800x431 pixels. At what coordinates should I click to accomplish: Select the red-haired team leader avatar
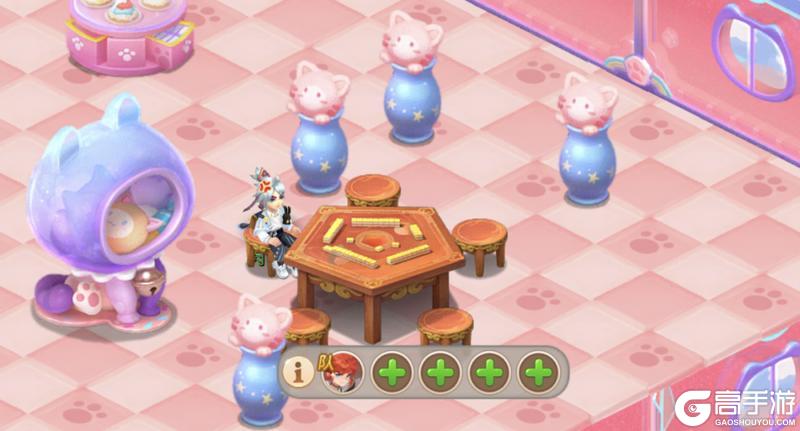click(341, 372)
